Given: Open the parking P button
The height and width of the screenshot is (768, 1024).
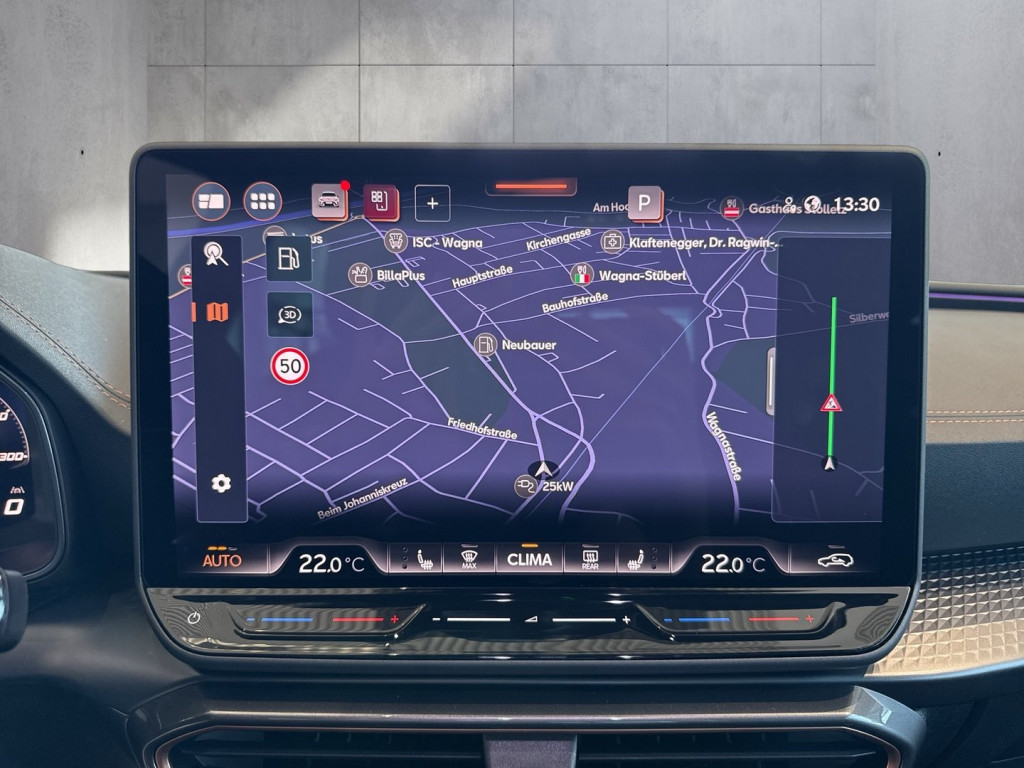Looking at the screenshot, I should click(x=645, y=204).
